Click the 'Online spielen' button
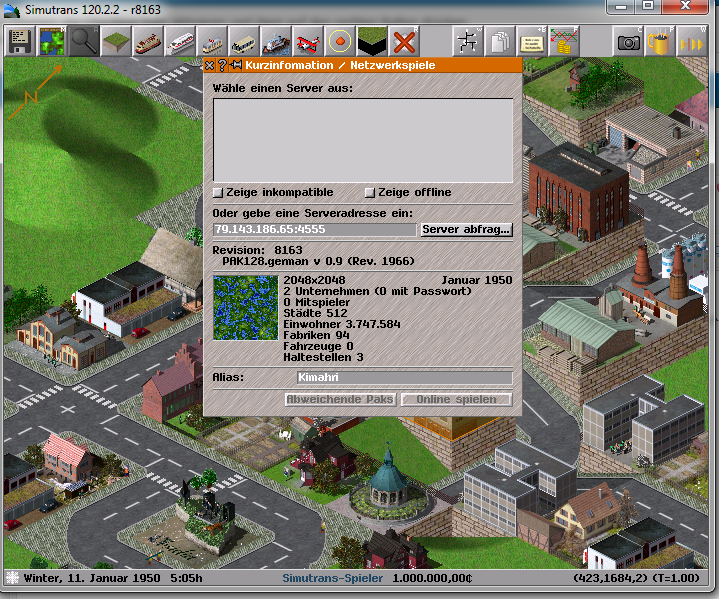 [x=456, y=400]
